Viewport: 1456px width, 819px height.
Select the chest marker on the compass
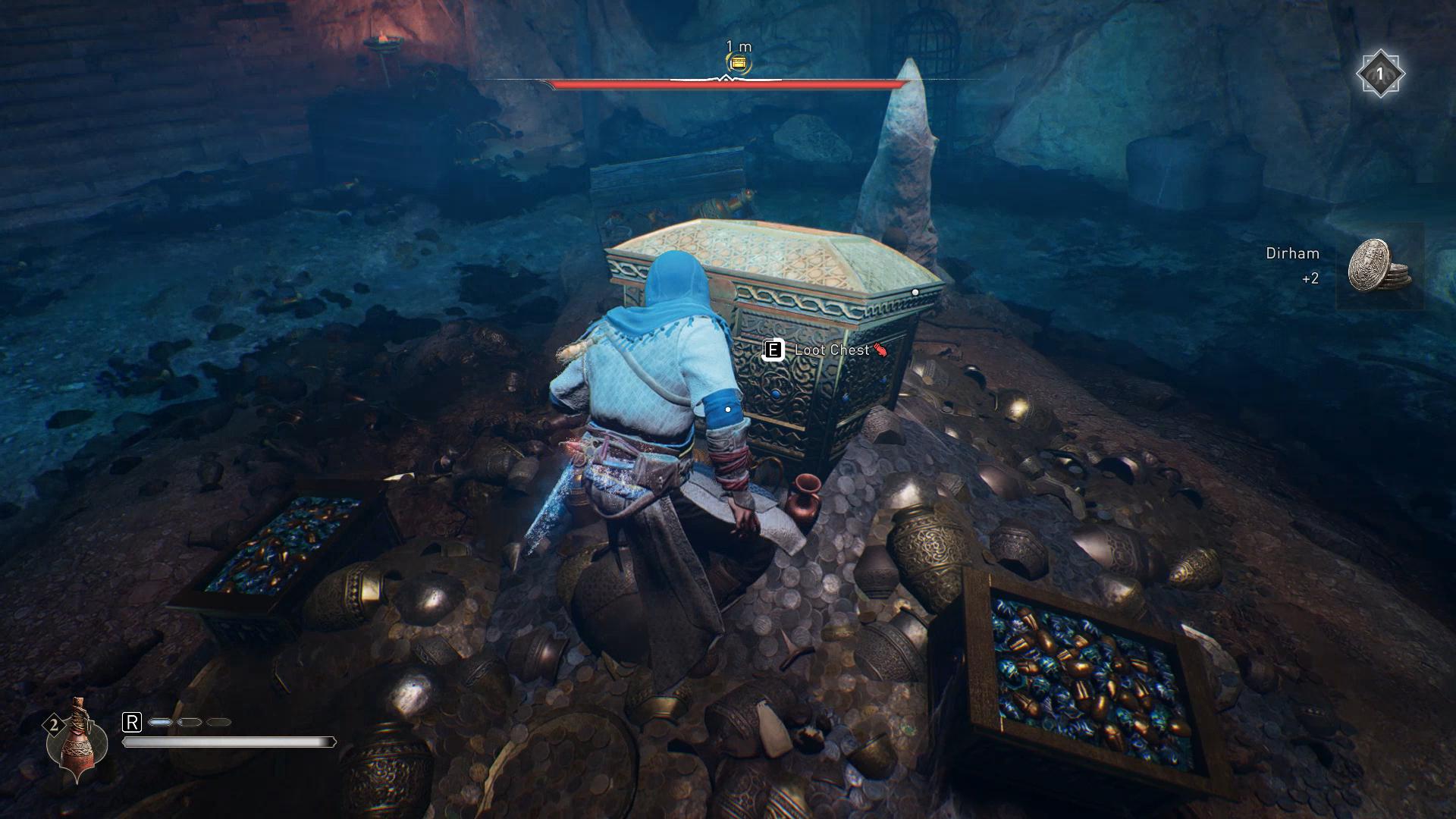[x=739, y=64]
